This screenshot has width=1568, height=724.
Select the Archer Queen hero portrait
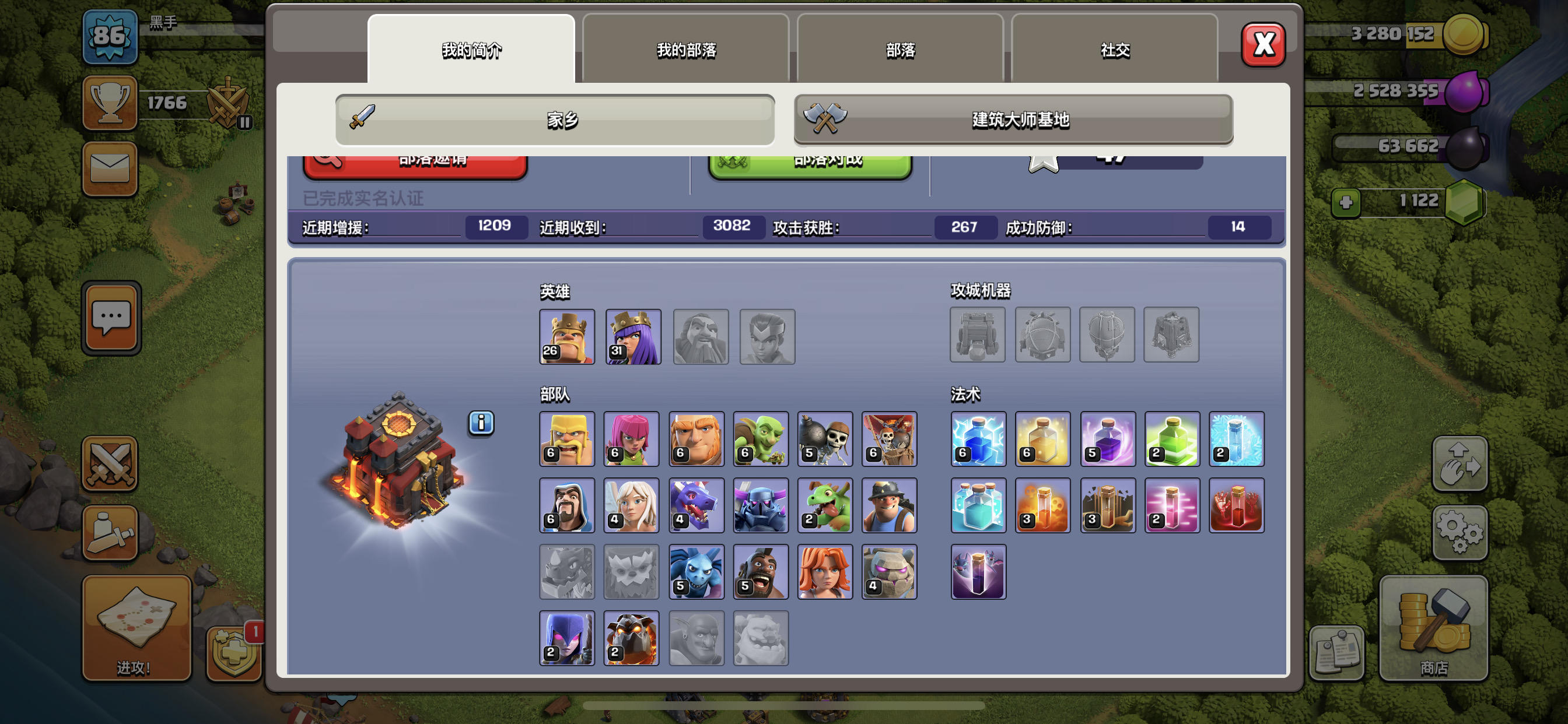click(632, 336)
